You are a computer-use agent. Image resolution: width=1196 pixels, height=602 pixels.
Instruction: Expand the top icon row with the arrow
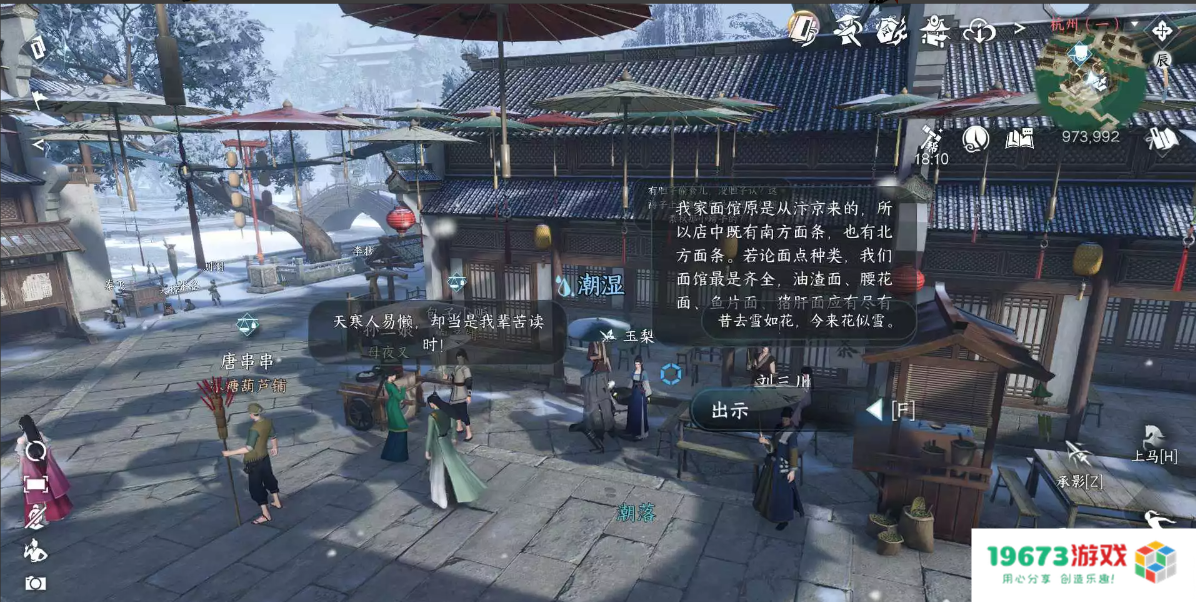pos(1019,29)
